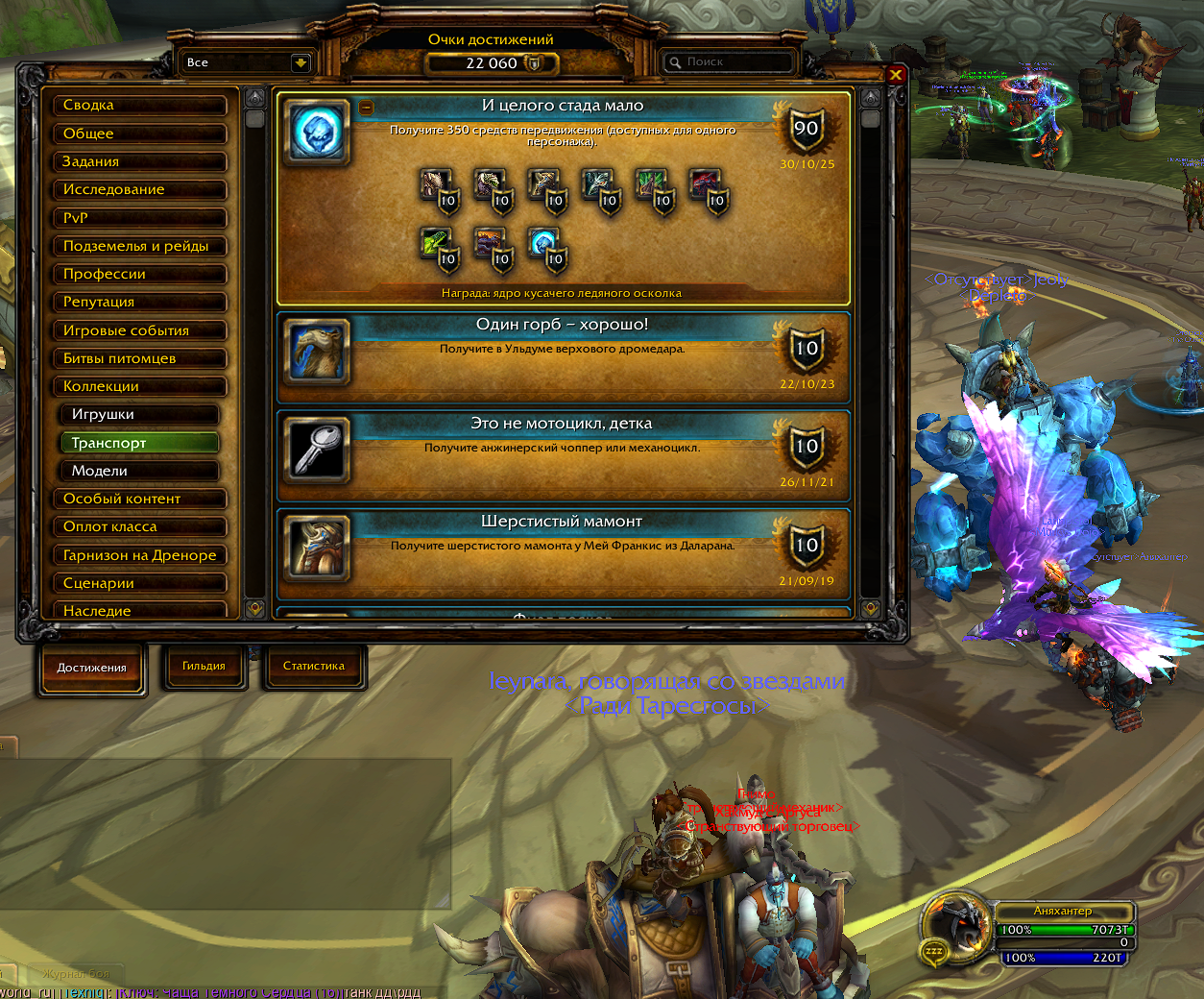Switch to the Гильдия tab
1204x999 pixels.
[x=204, y=666]
